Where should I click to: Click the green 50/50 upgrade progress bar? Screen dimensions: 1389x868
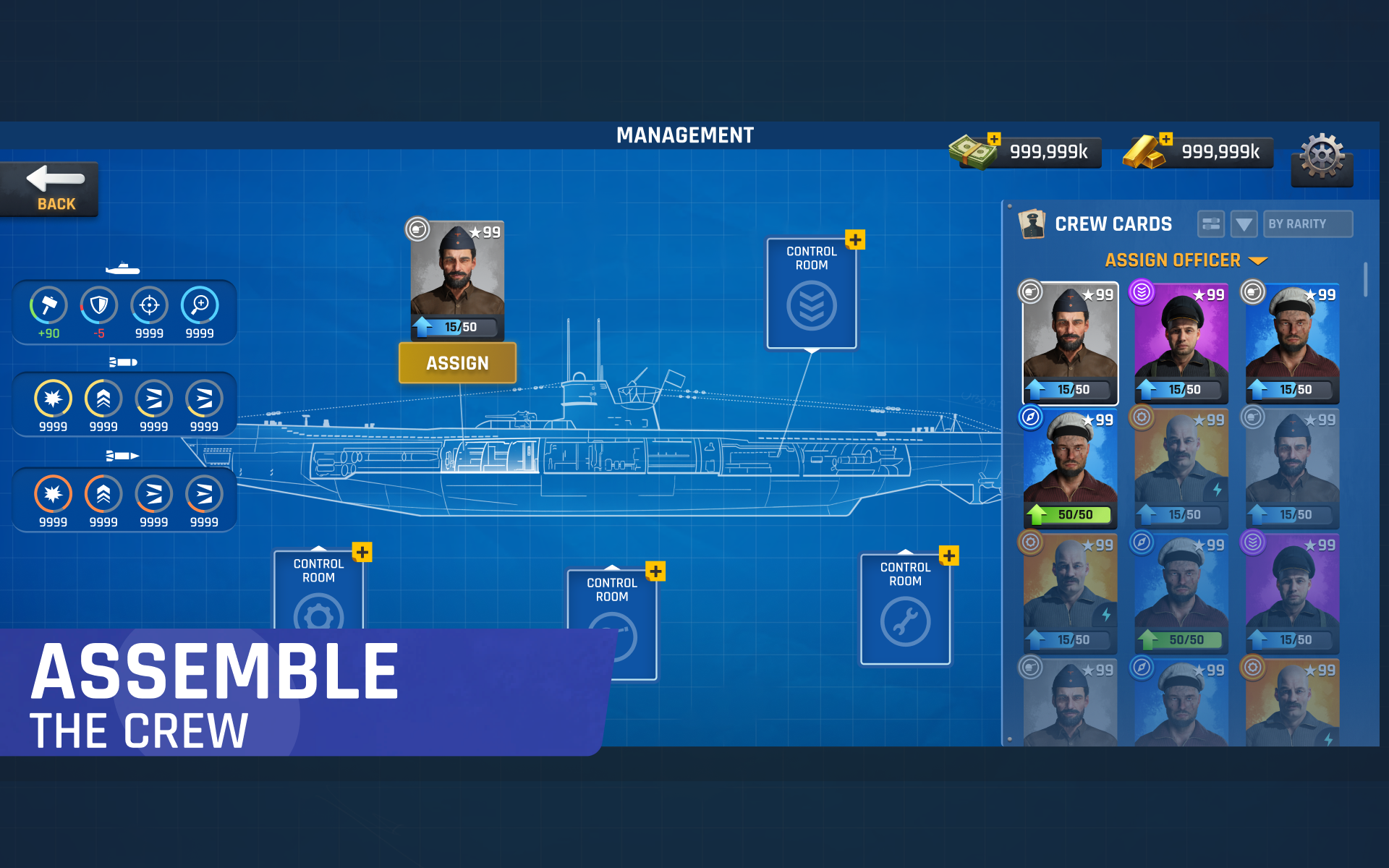click(1070, 515)
